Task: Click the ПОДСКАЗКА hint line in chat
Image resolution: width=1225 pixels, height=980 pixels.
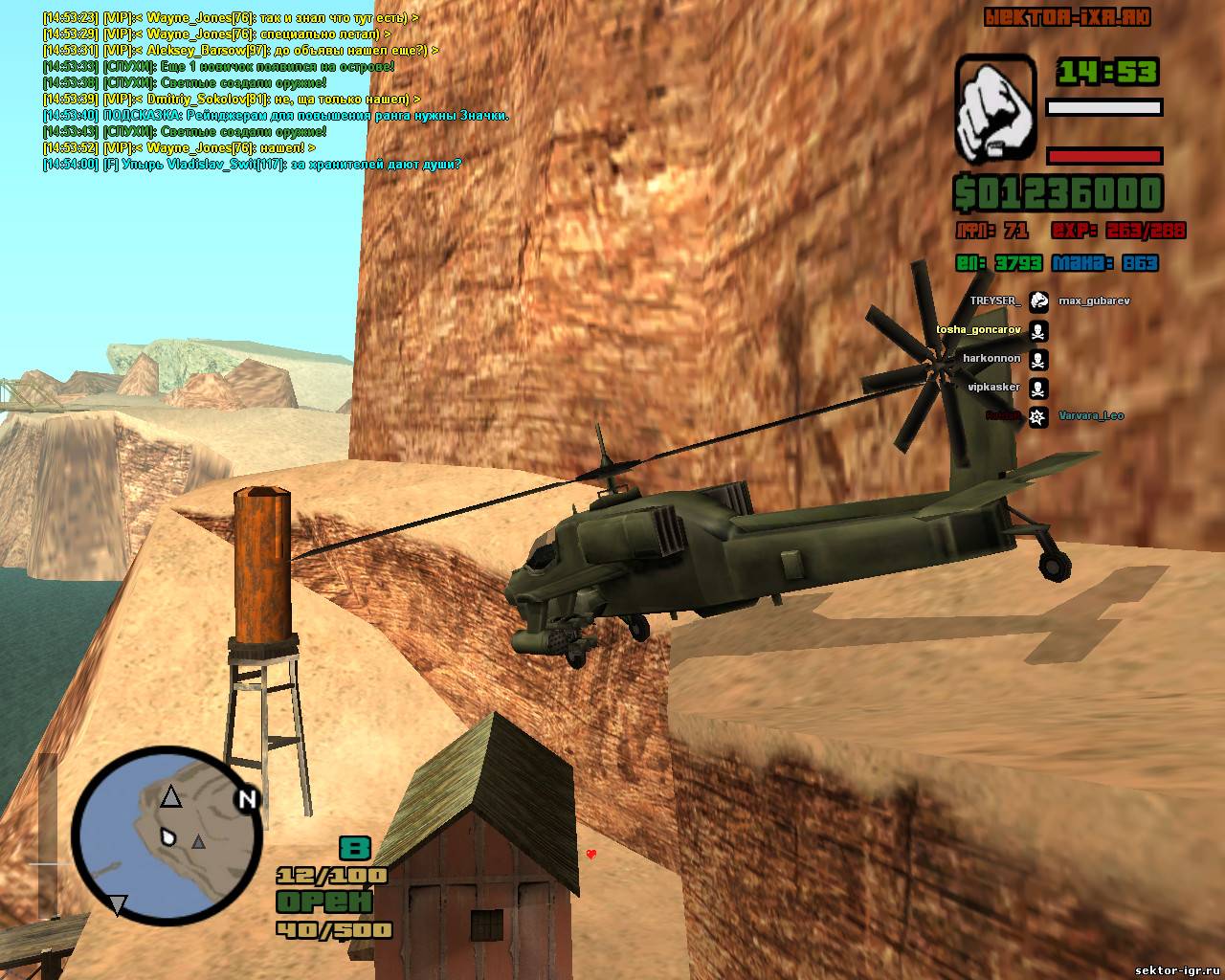Action: (x=276, y=116)
